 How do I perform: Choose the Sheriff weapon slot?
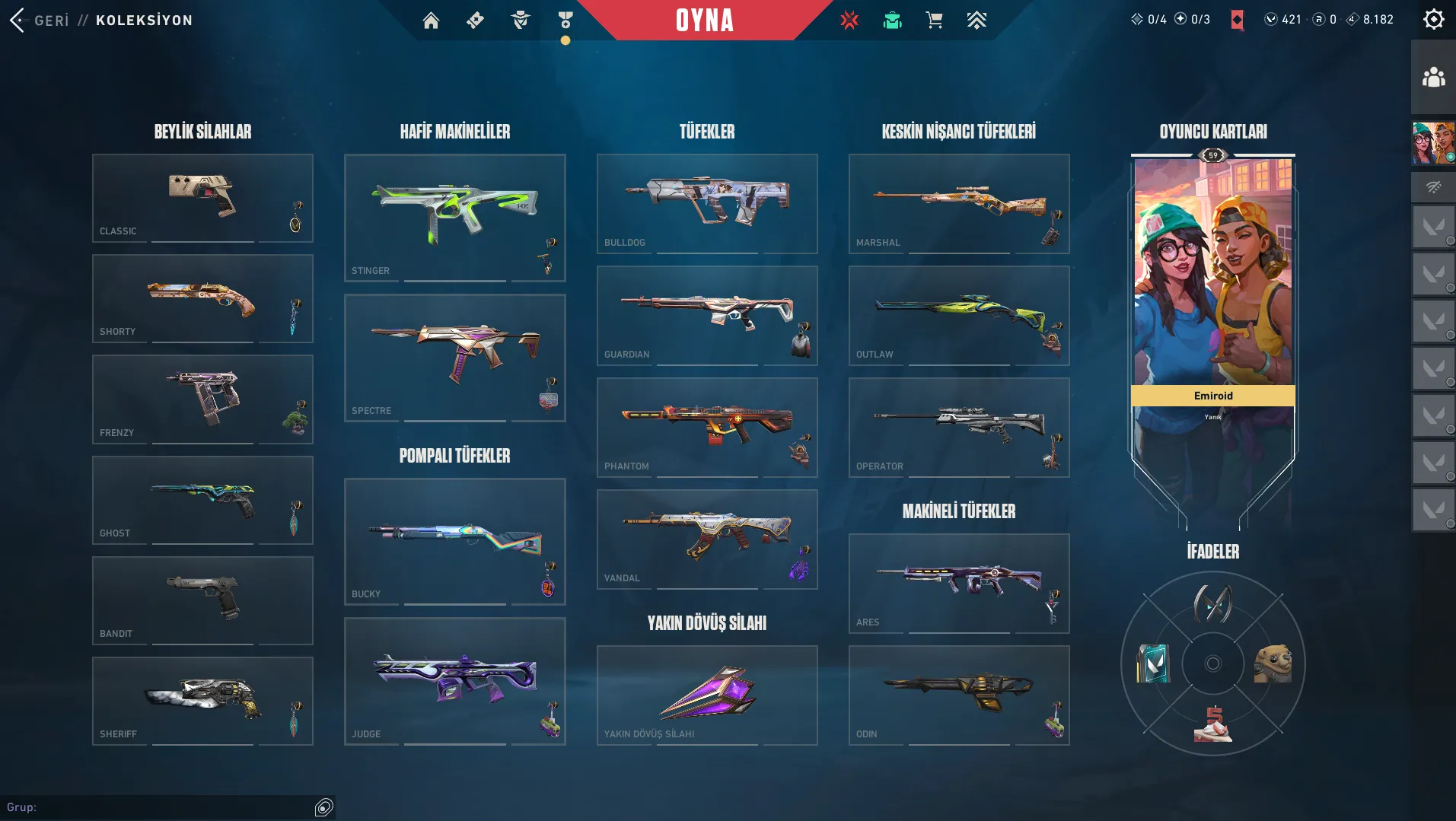pyautogui.click(x=202, y=701)
